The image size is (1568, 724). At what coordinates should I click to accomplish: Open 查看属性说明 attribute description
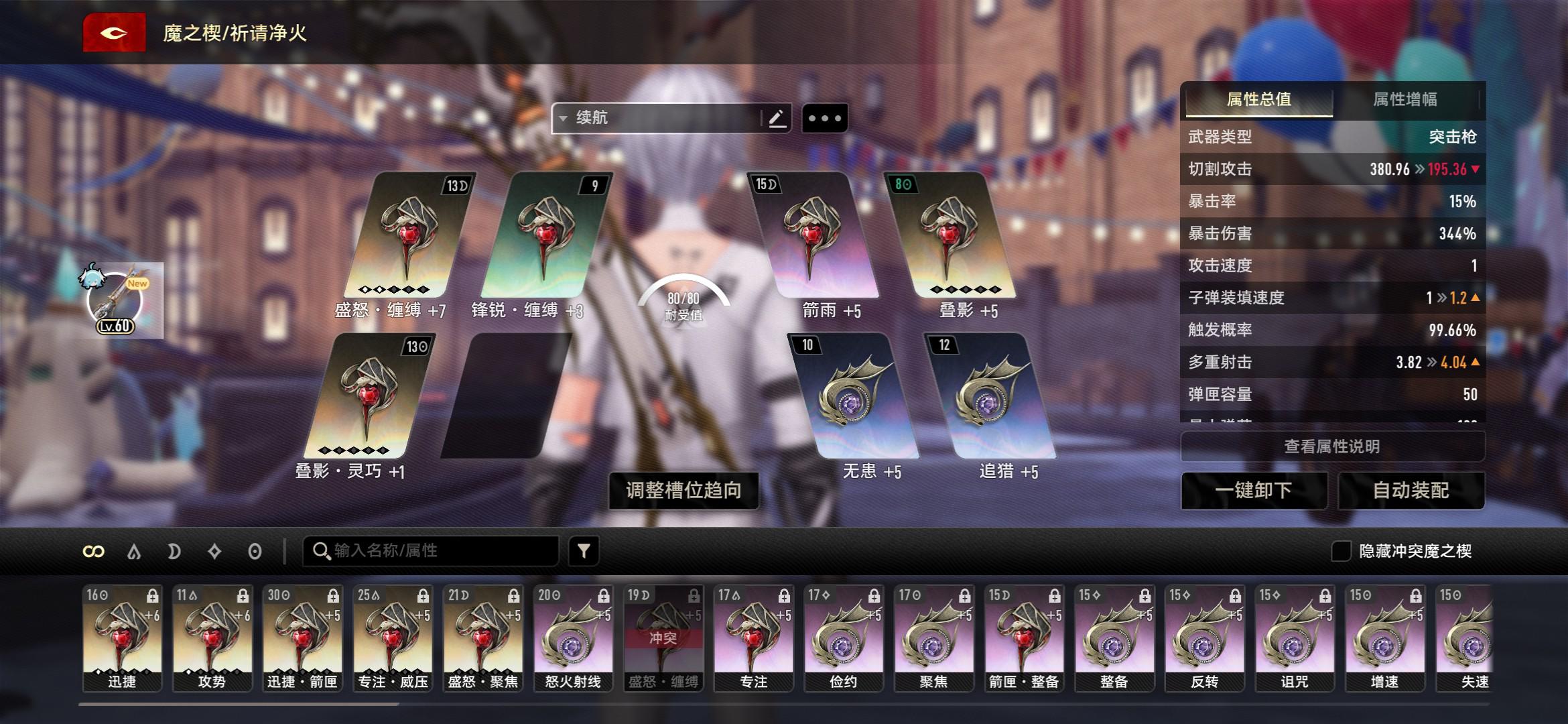click(1331, 446)
